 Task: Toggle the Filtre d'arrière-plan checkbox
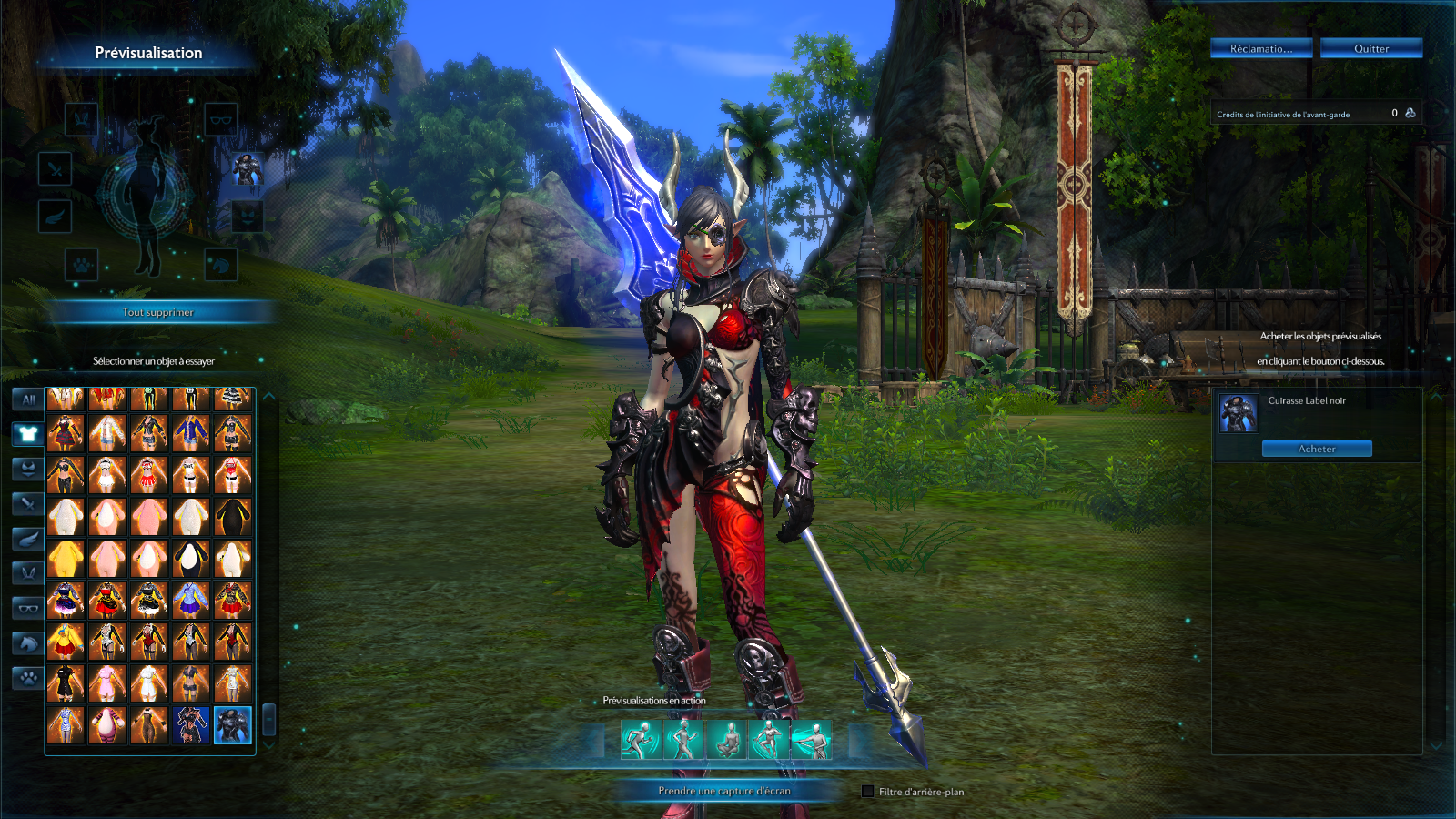click(868, 792)
